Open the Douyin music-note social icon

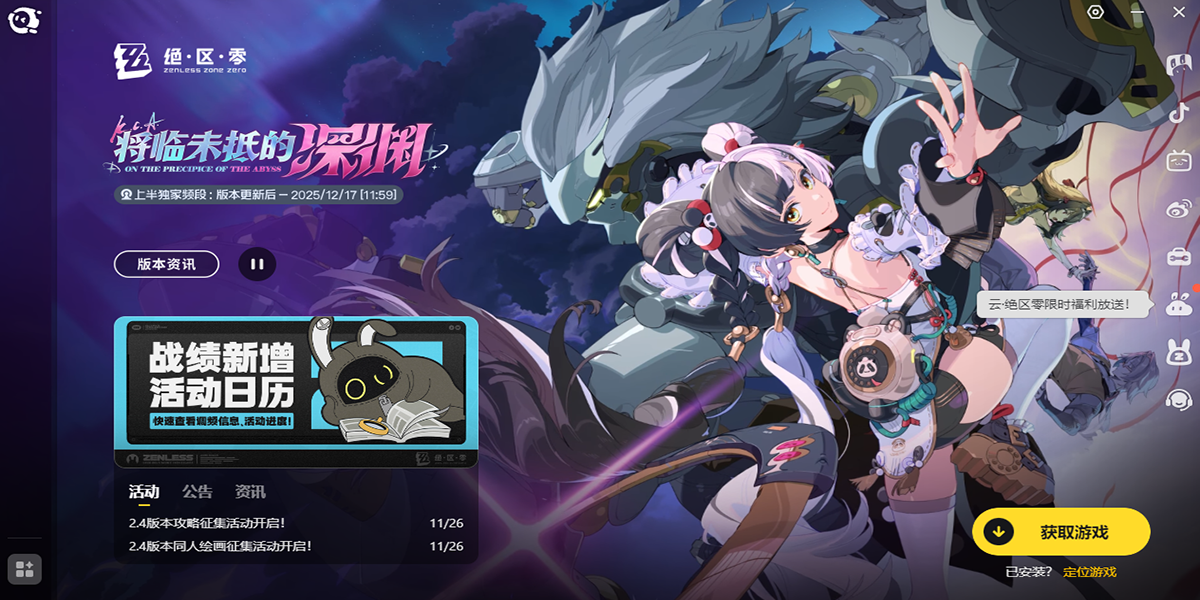[x=1178, y=113]
